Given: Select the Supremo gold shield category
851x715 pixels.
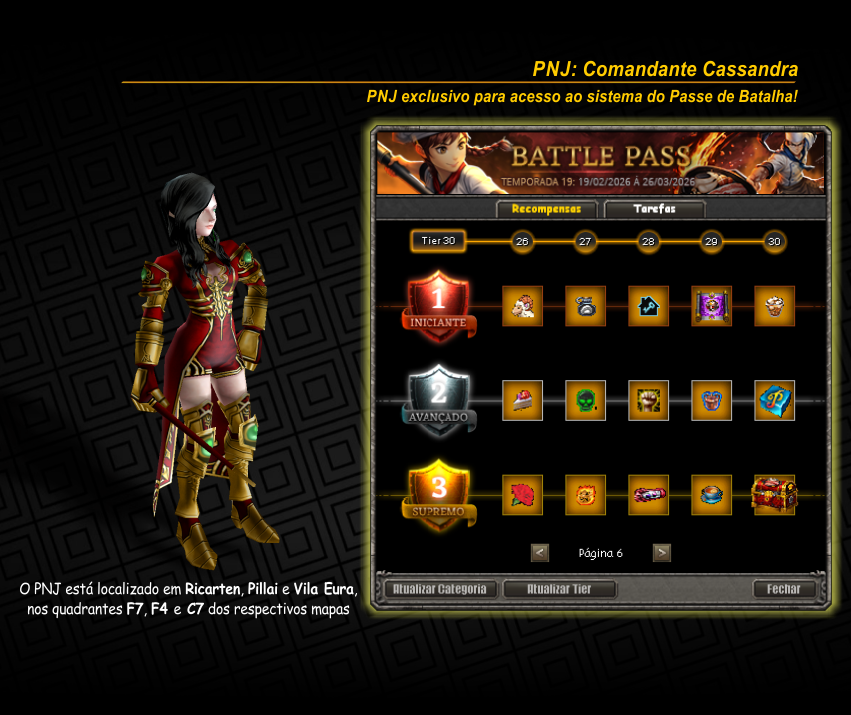Looking at the screenshot, I should (x=438, y=494).
